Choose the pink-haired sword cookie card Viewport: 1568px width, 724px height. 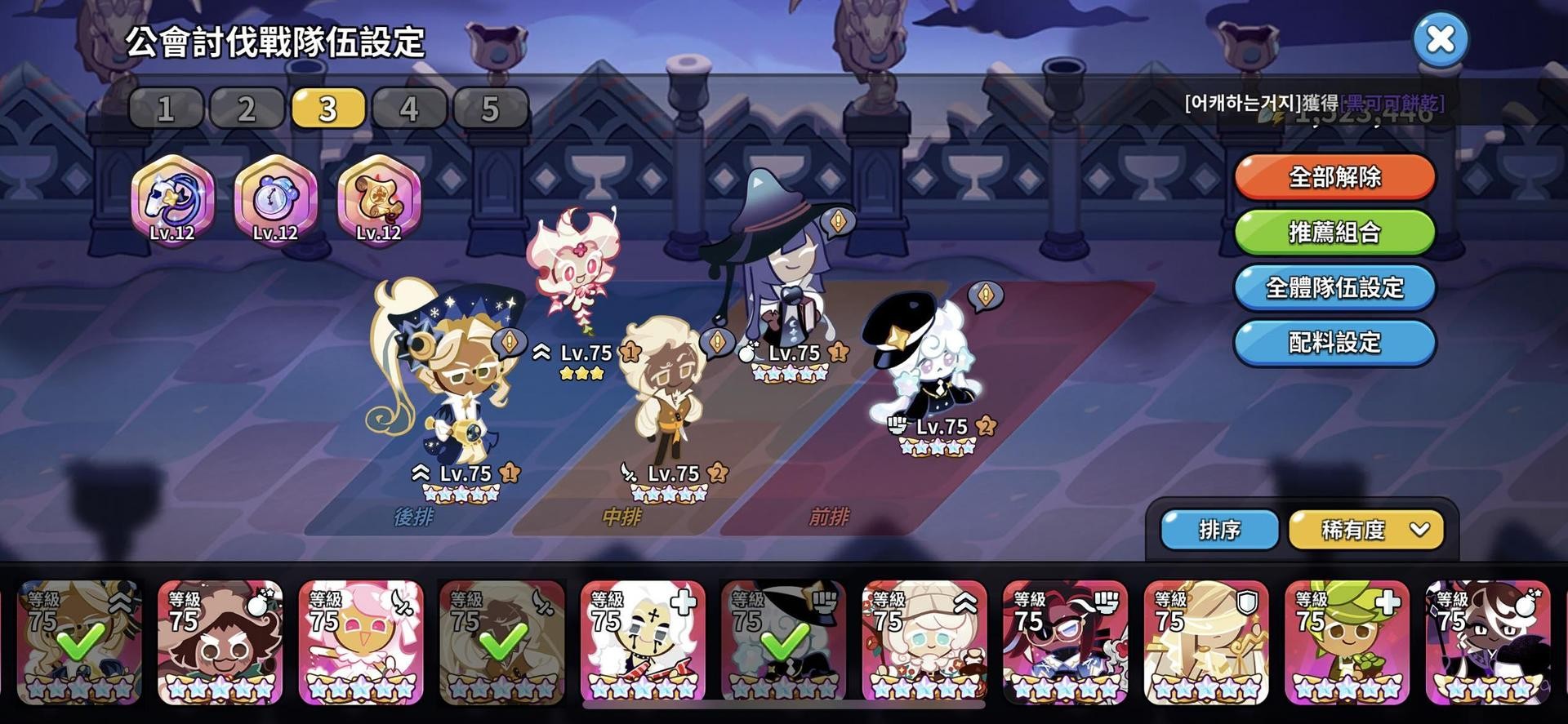[361, 643]
